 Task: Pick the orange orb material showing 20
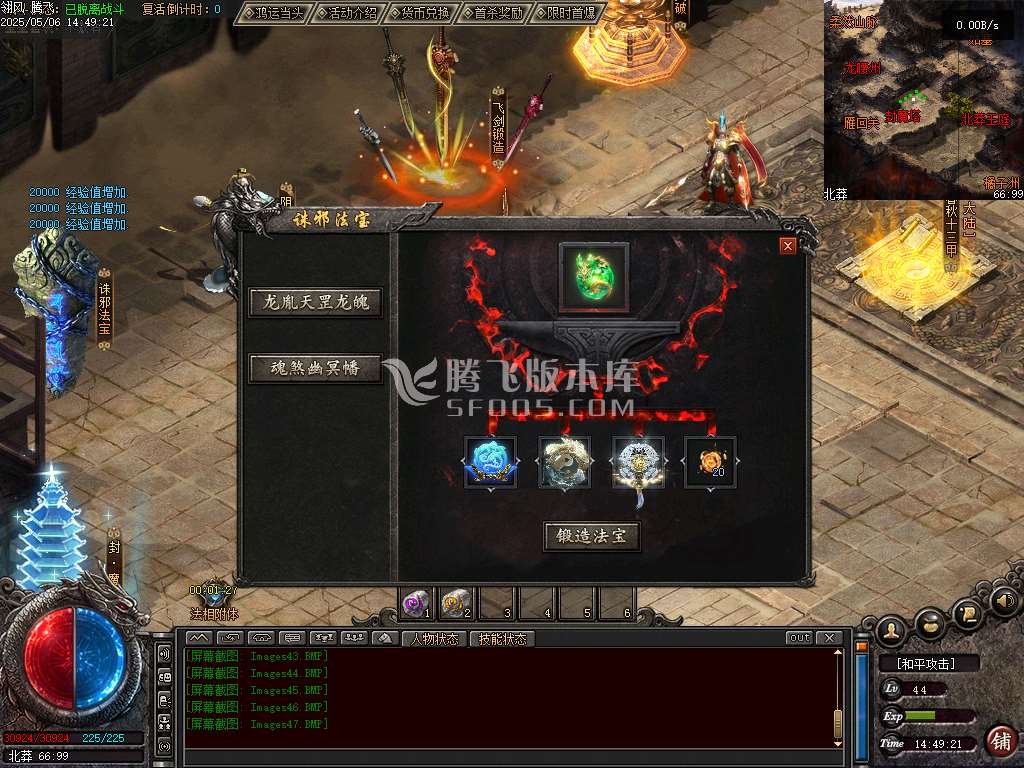(711, 462)
